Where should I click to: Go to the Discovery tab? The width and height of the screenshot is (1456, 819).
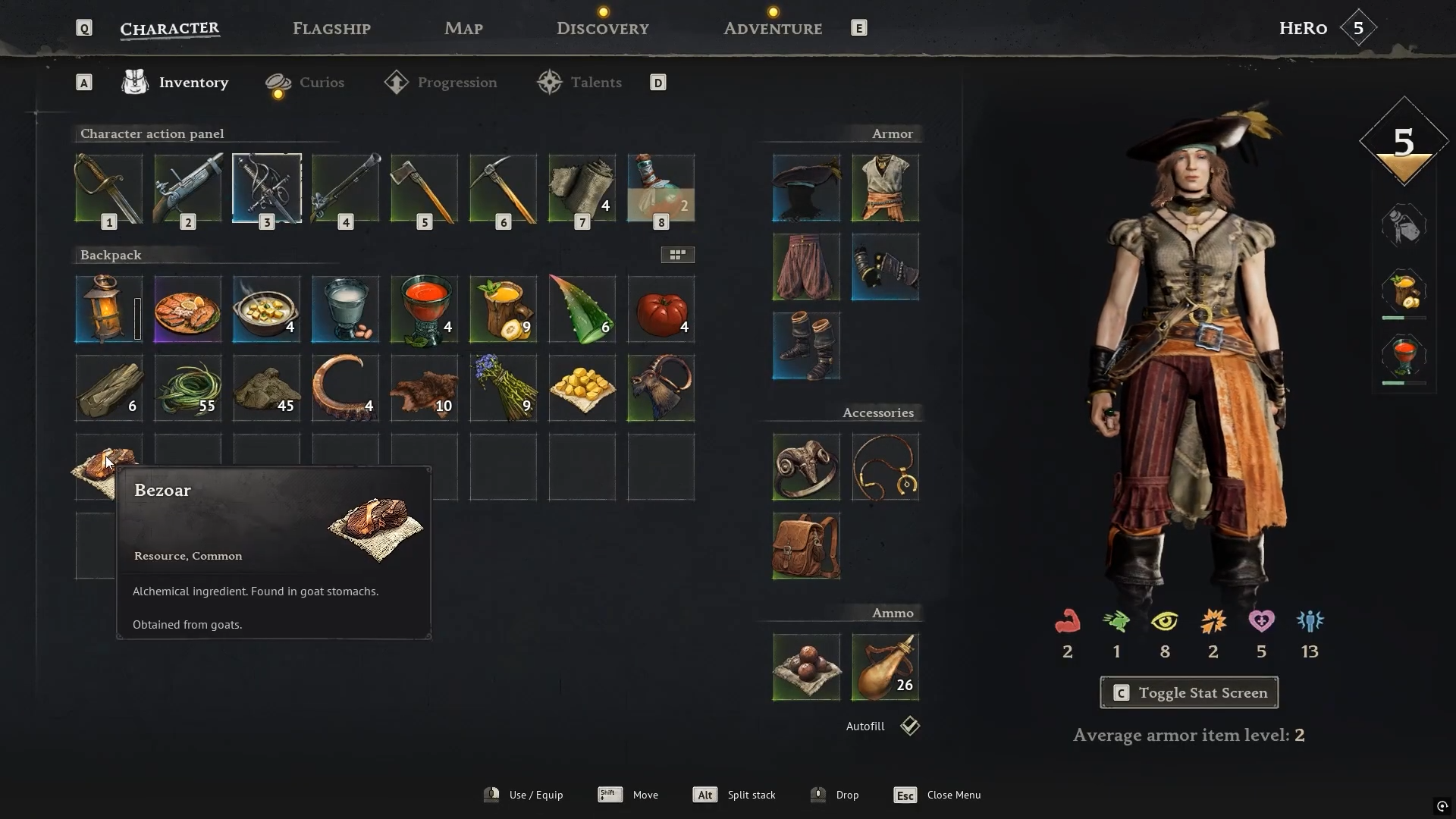point(602,29)
